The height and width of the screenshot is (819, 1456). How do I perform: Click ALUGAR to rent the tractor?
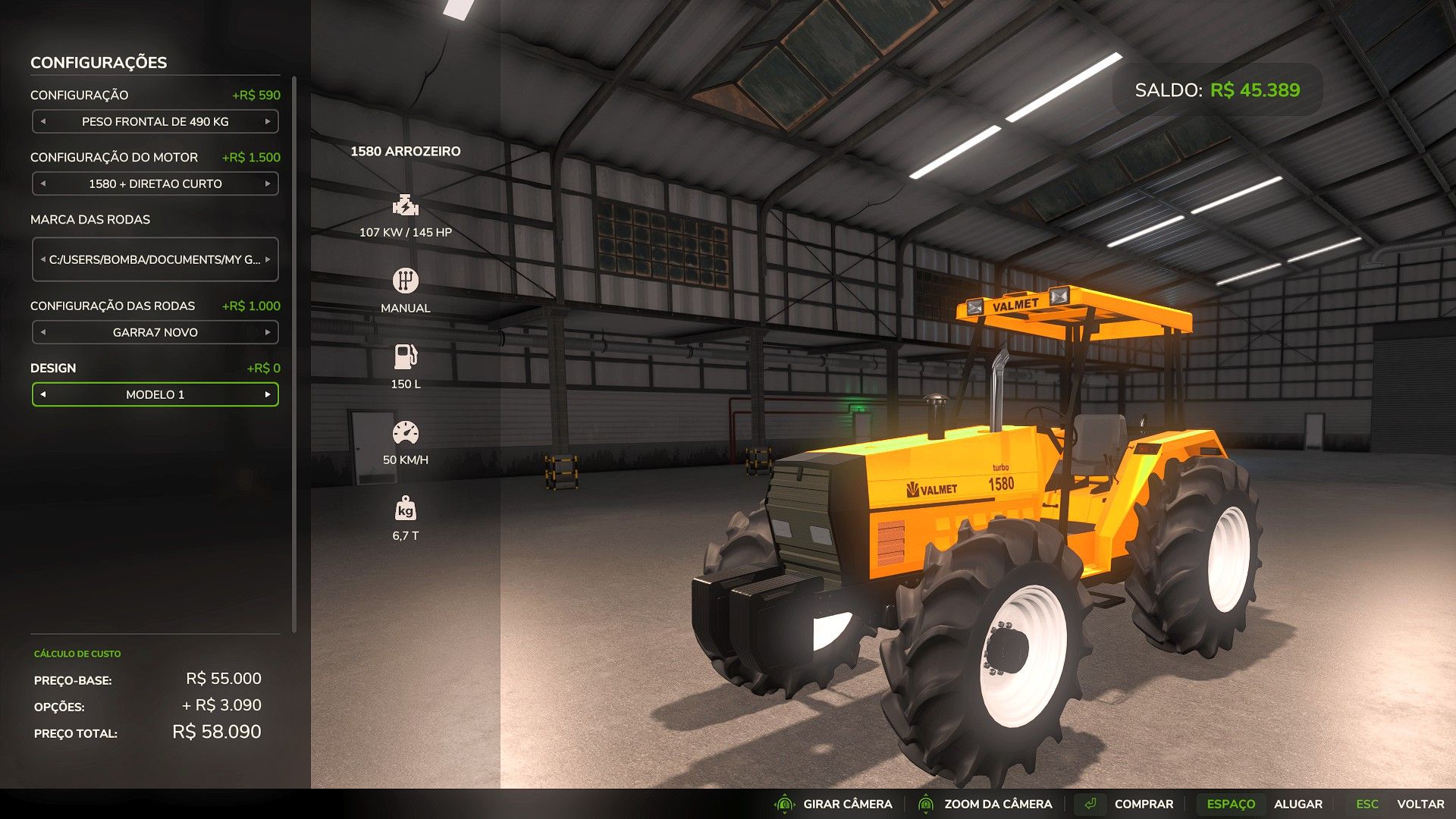pyautogui.click(x=1300, y=804)
